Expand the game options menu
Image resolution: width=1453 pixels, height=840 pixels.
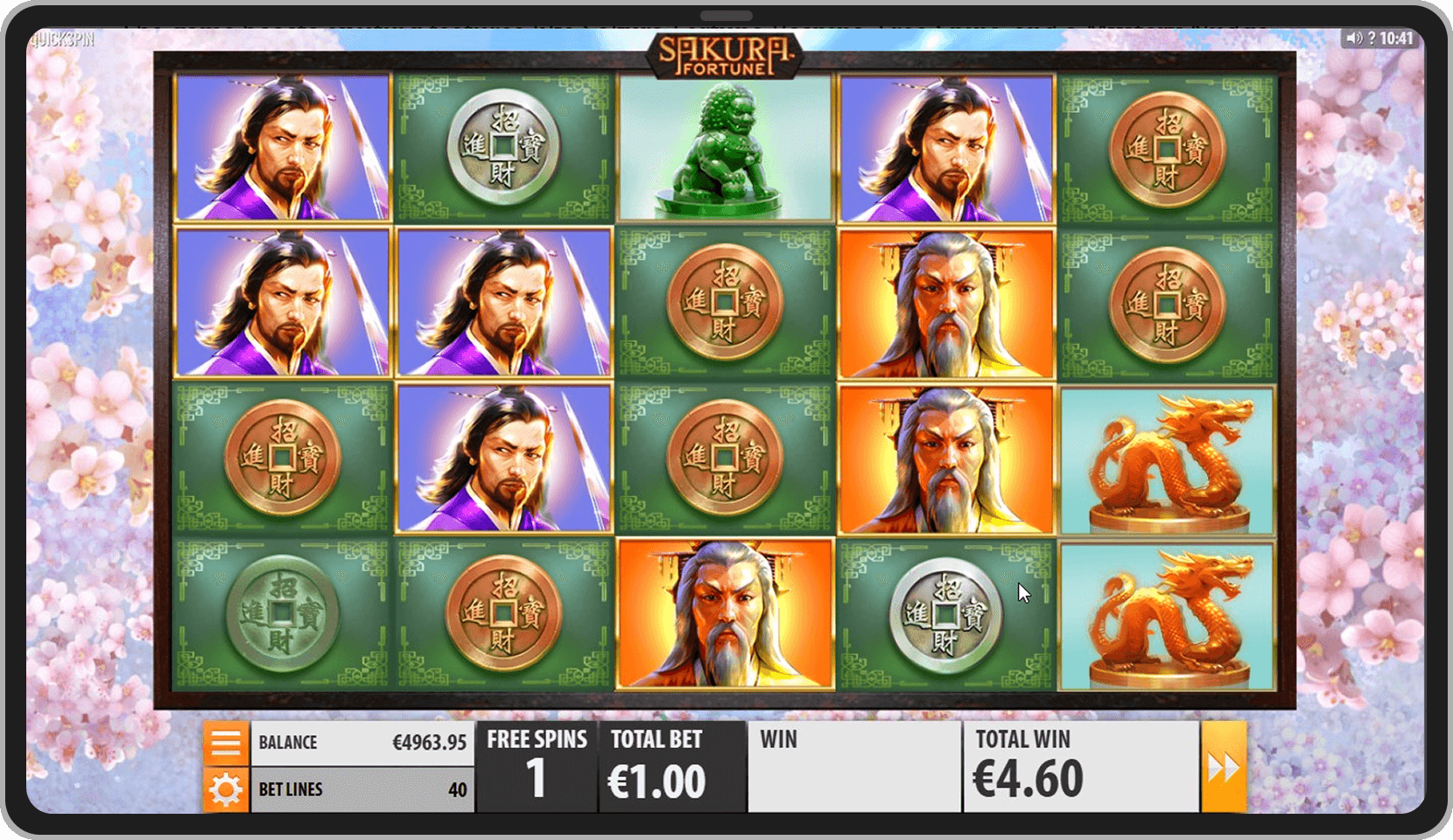tap(227, 742)
